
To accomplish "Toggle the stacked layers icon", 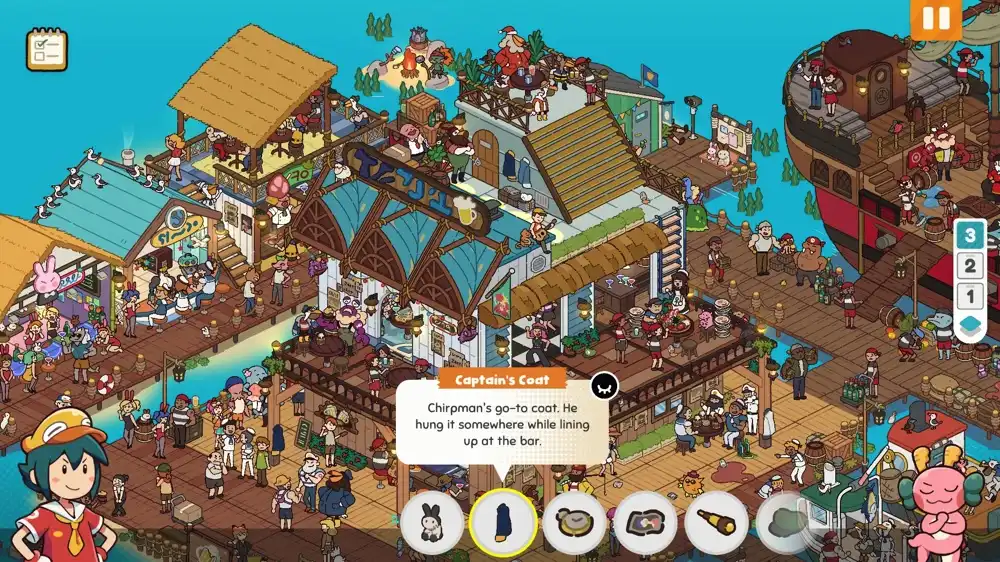I will pos(969,326).
